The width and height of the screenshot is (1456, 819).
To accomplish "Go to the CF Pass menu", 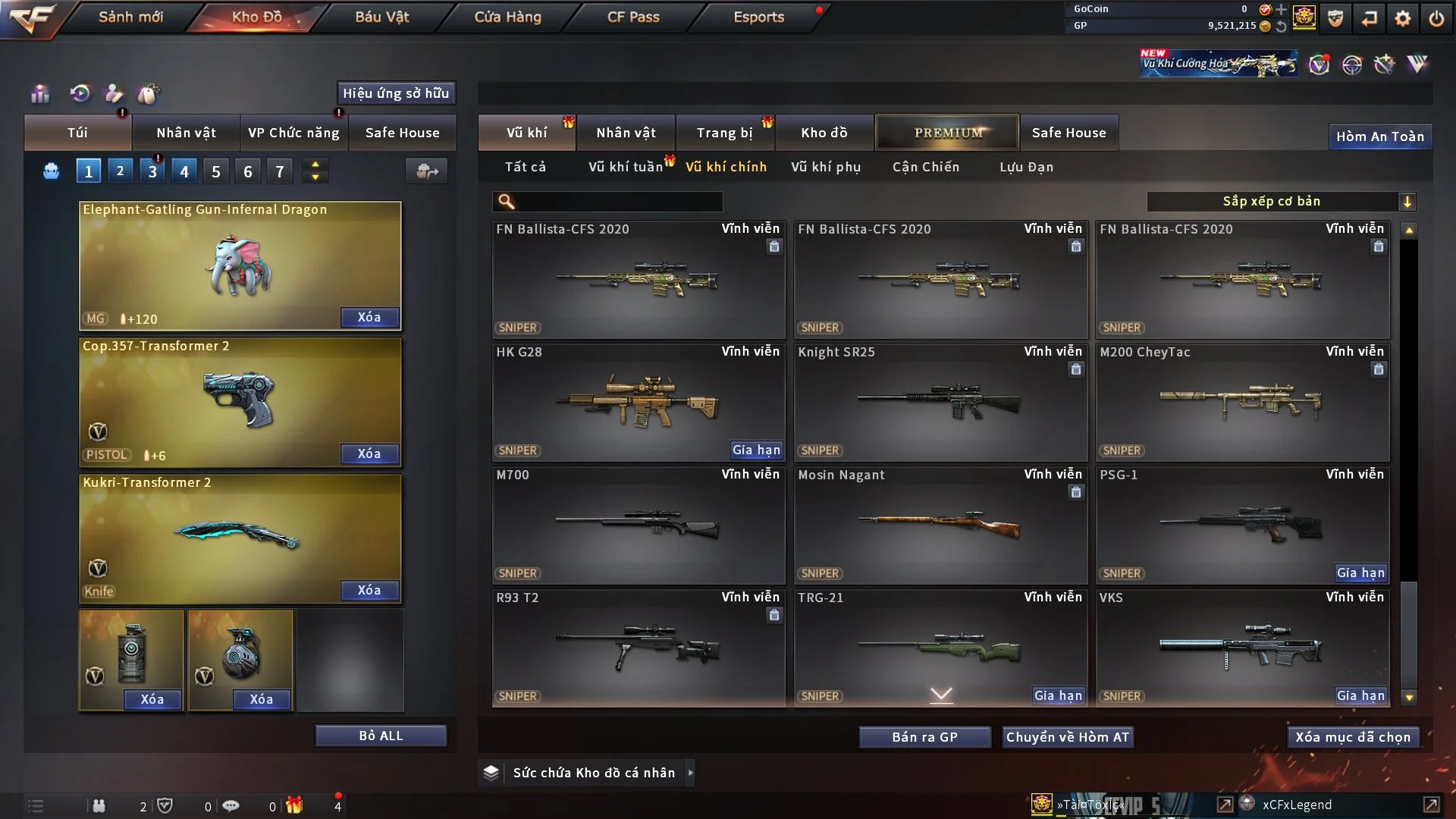I will [633, 17].
